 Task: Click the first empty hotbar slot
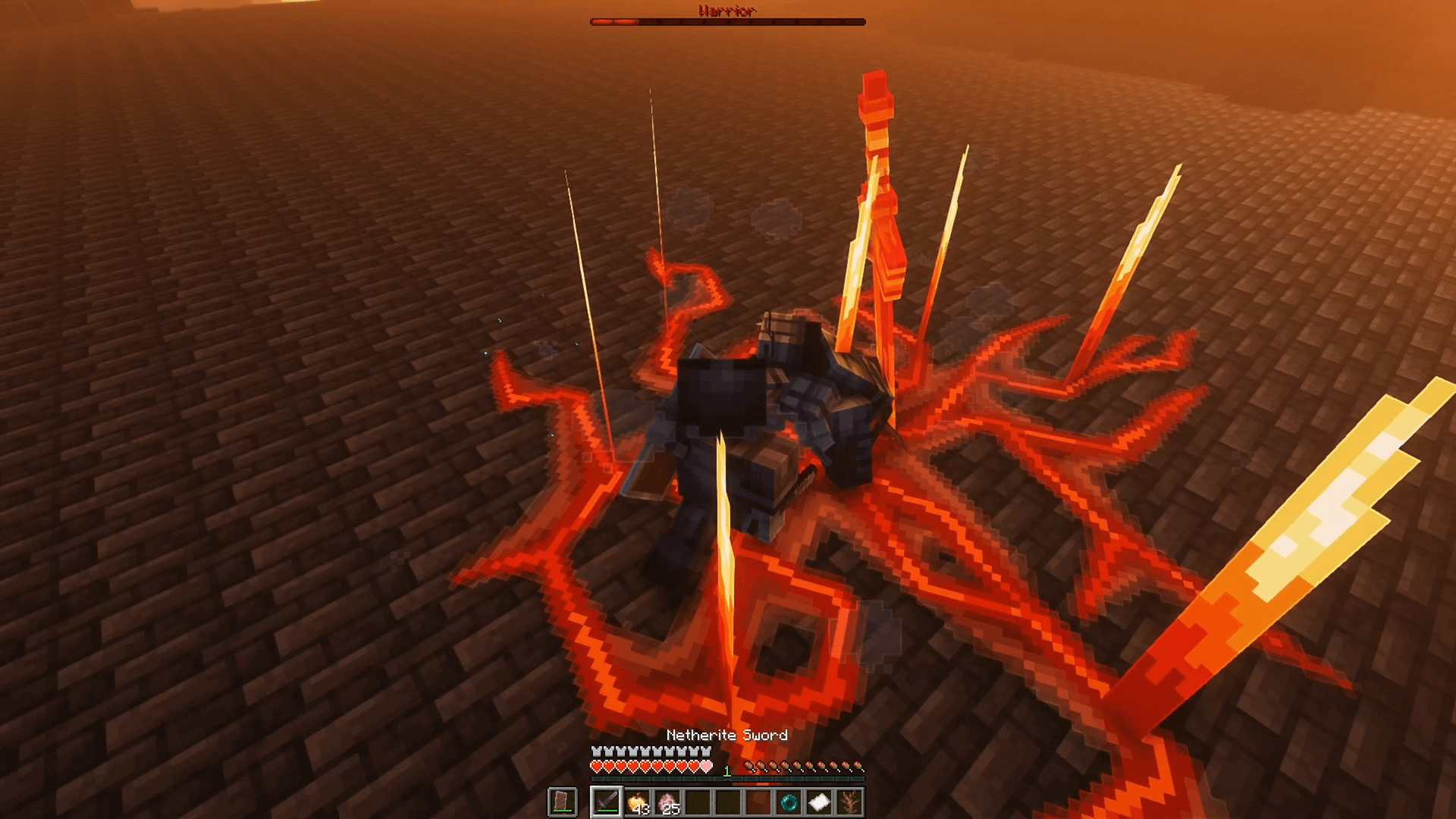point(696,802)
